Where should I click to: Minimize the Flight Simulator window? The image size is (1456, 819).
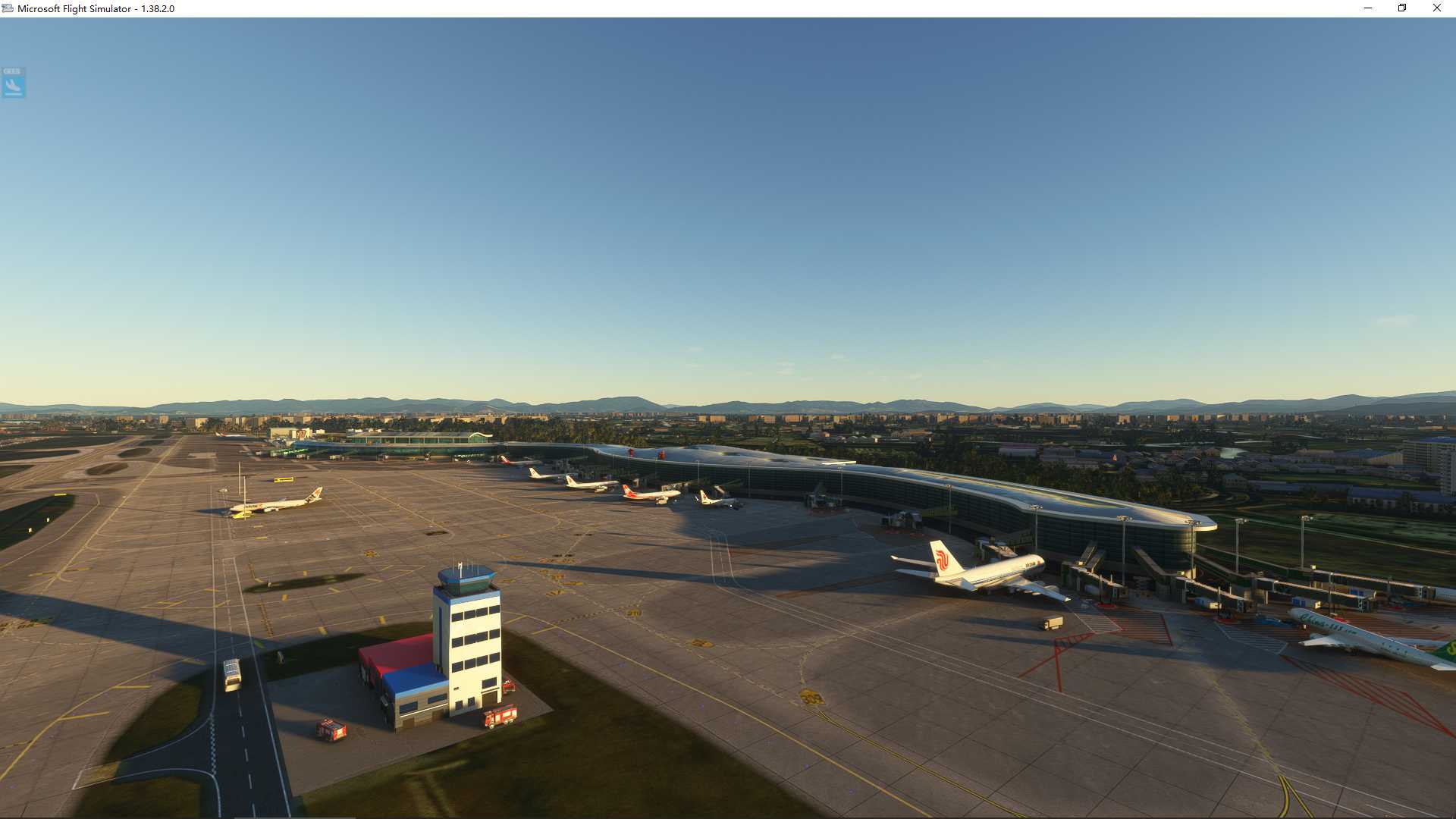pos(1368,8)
